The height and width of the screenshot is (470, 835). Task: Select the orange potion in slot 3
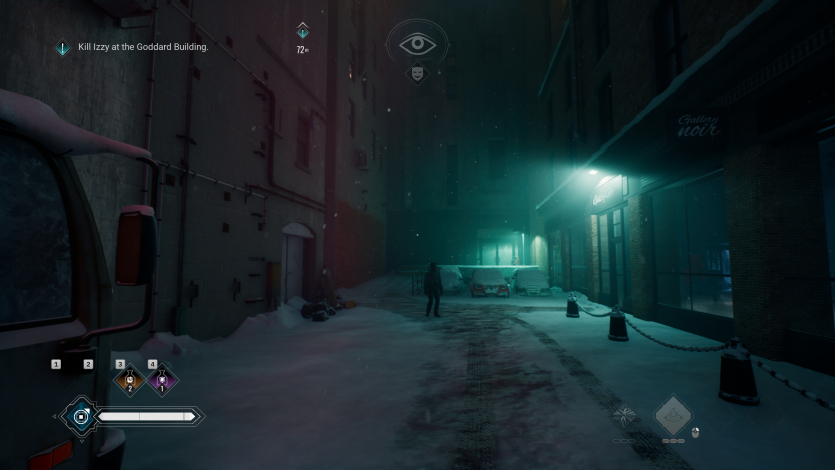click(x=129, y=382)
